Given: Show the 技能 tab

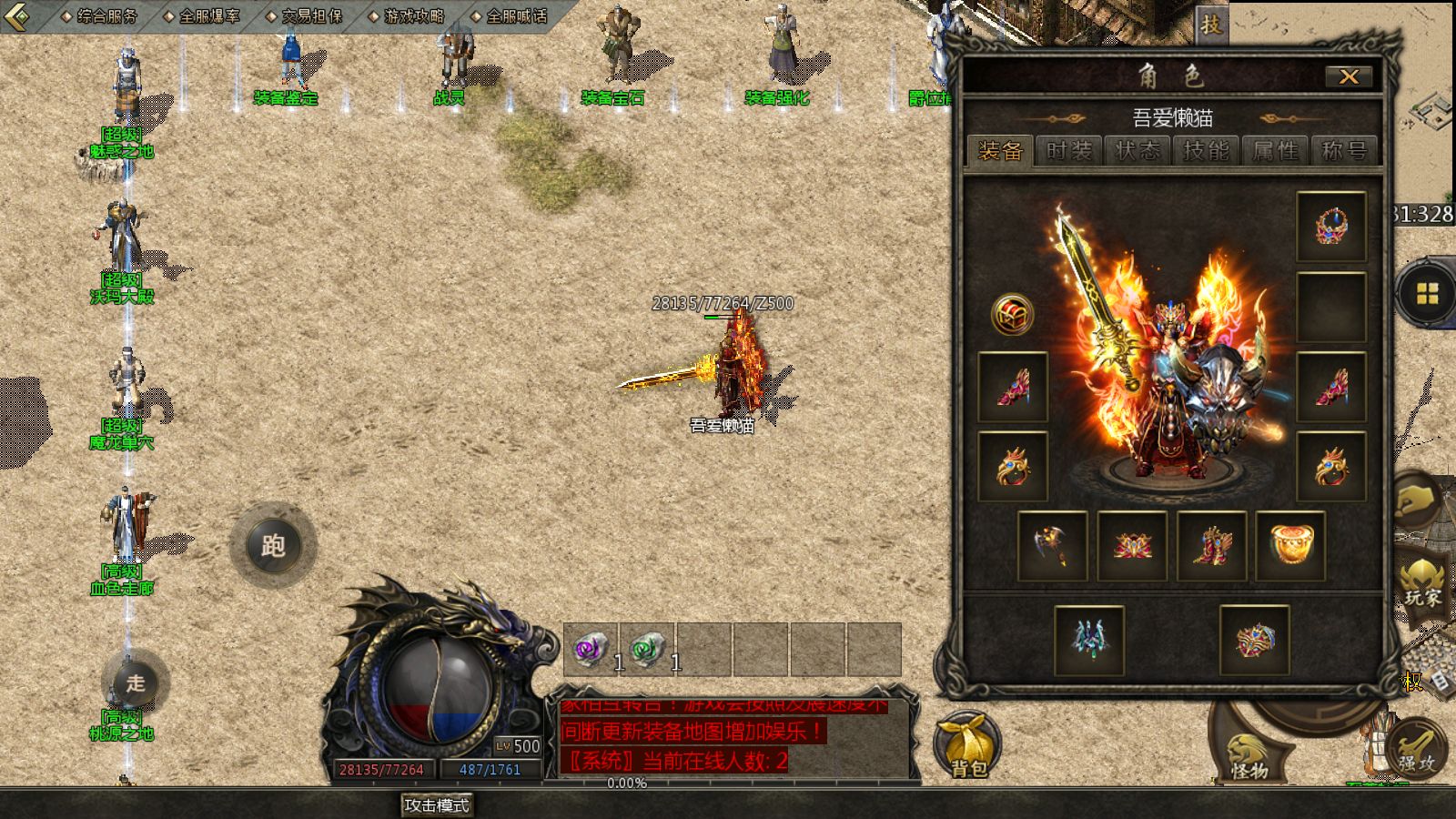Looking at the screenshot, I should point(1206,151).
